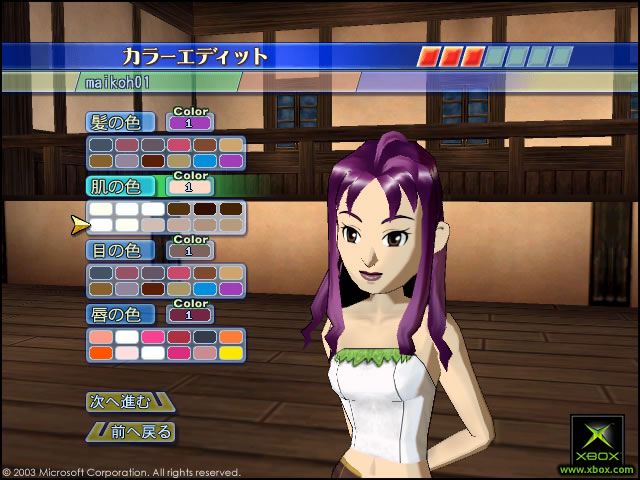Select the 唇の色 lip color category
This screenshot has width=640, height=480.
pos(120,314)
